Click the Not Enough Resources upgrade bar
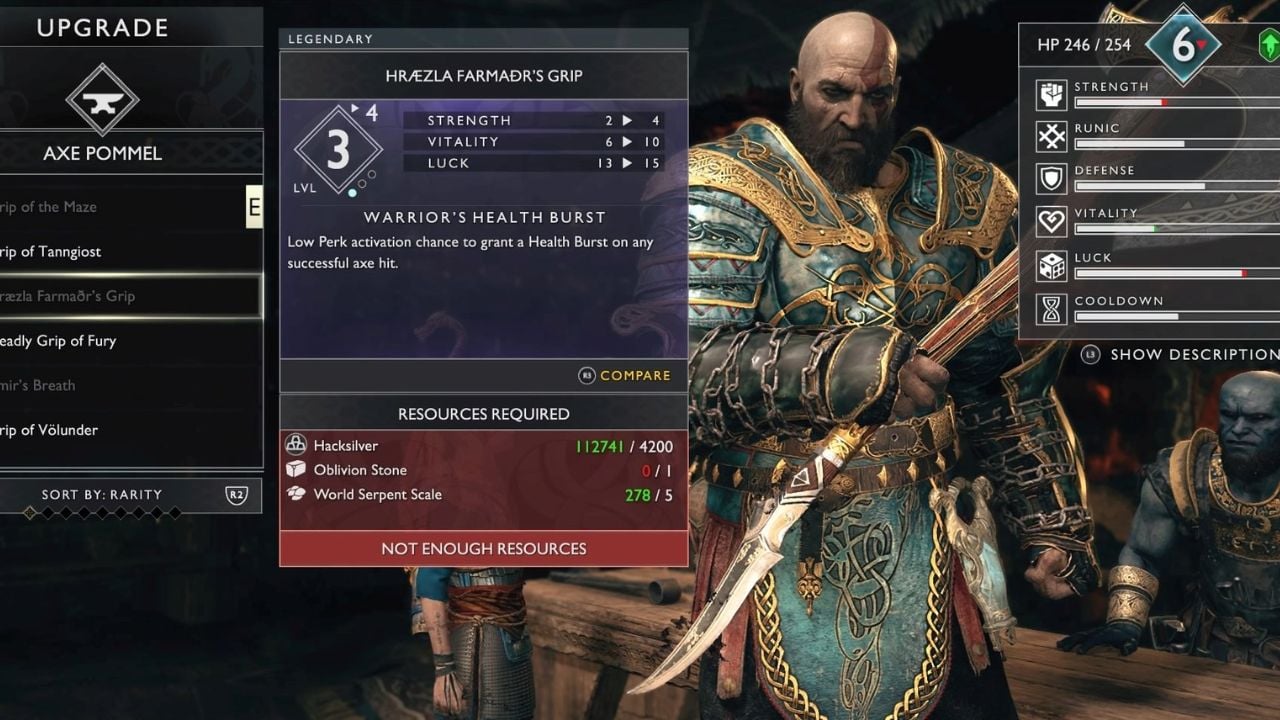Image resolution: width=1280 pixels, height=720 pixels. pyautogui.click(x=483, y=549)
